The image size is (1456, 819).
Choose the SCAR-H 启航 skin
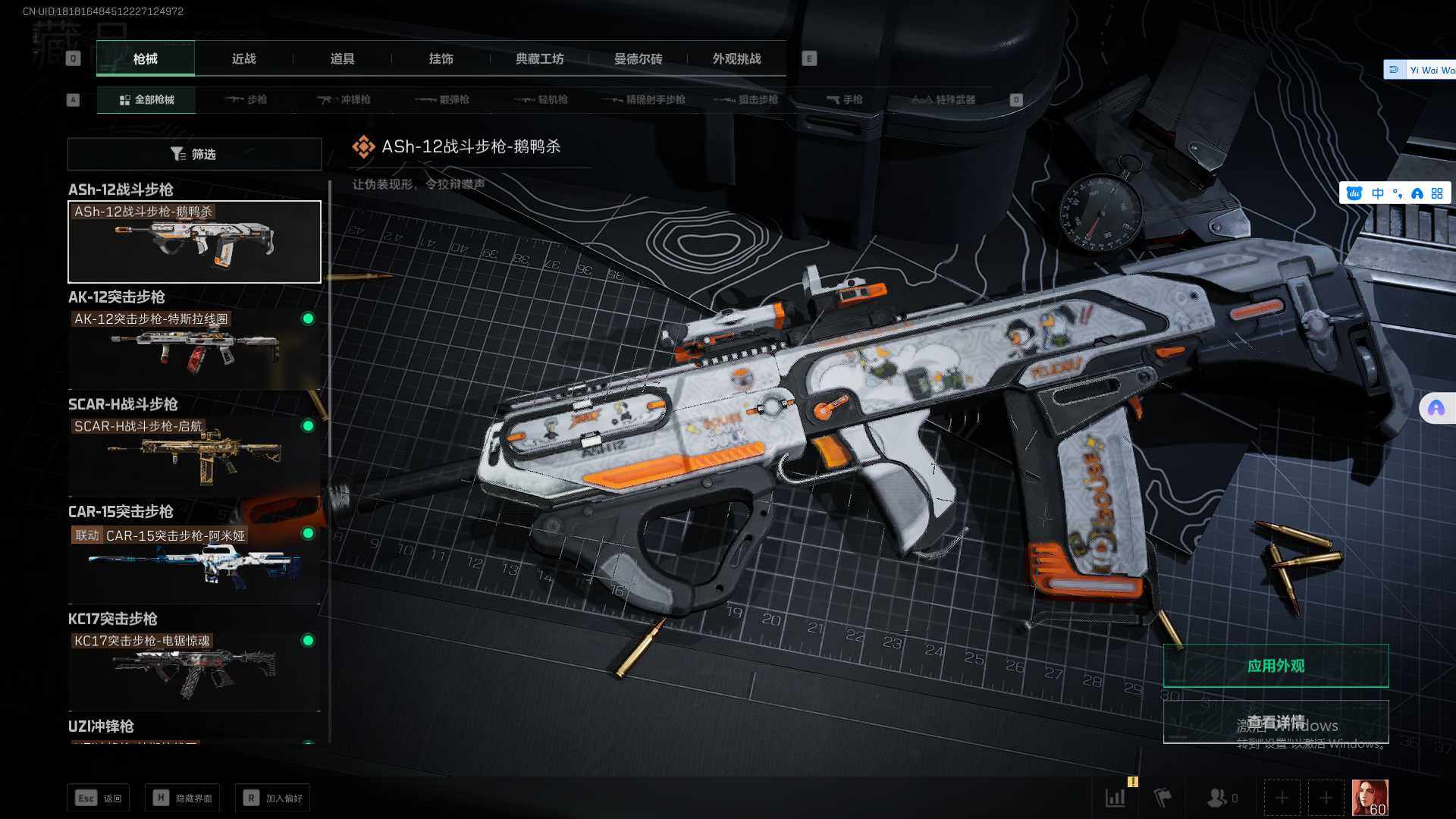[x=194, y=455]
